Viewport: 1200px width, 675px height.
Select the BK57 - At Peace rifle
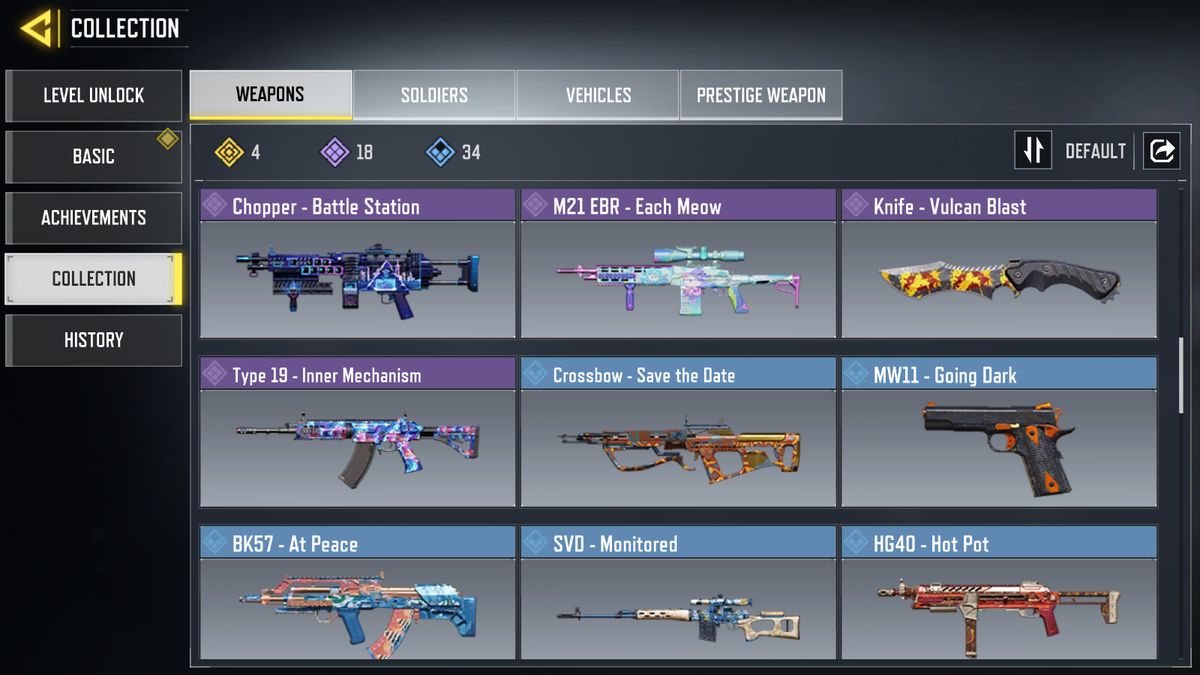tap(358, 595)
